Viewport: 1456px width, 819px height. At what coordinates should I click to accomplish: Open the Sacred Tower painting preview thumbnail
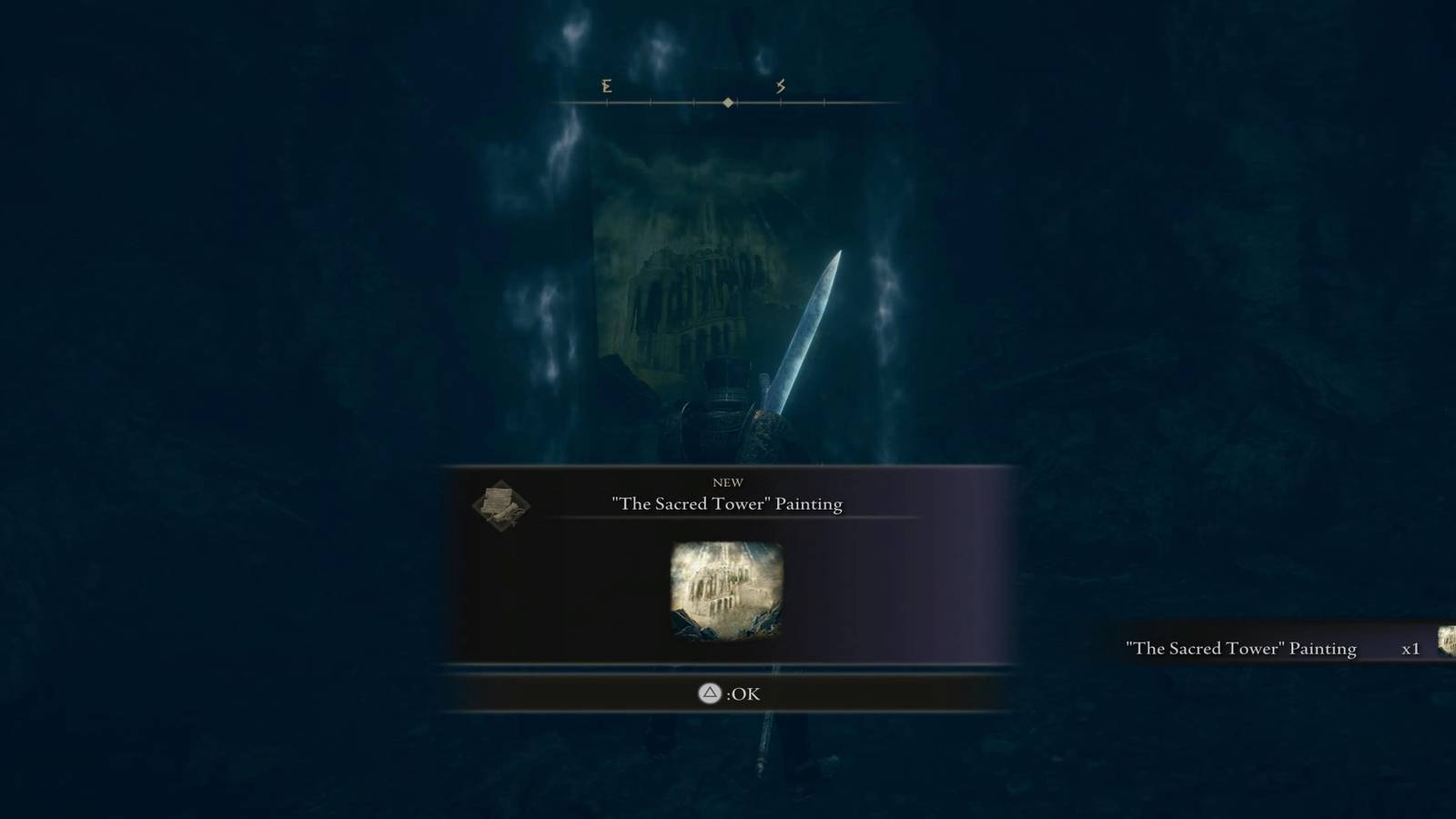(x=728, y=591)
